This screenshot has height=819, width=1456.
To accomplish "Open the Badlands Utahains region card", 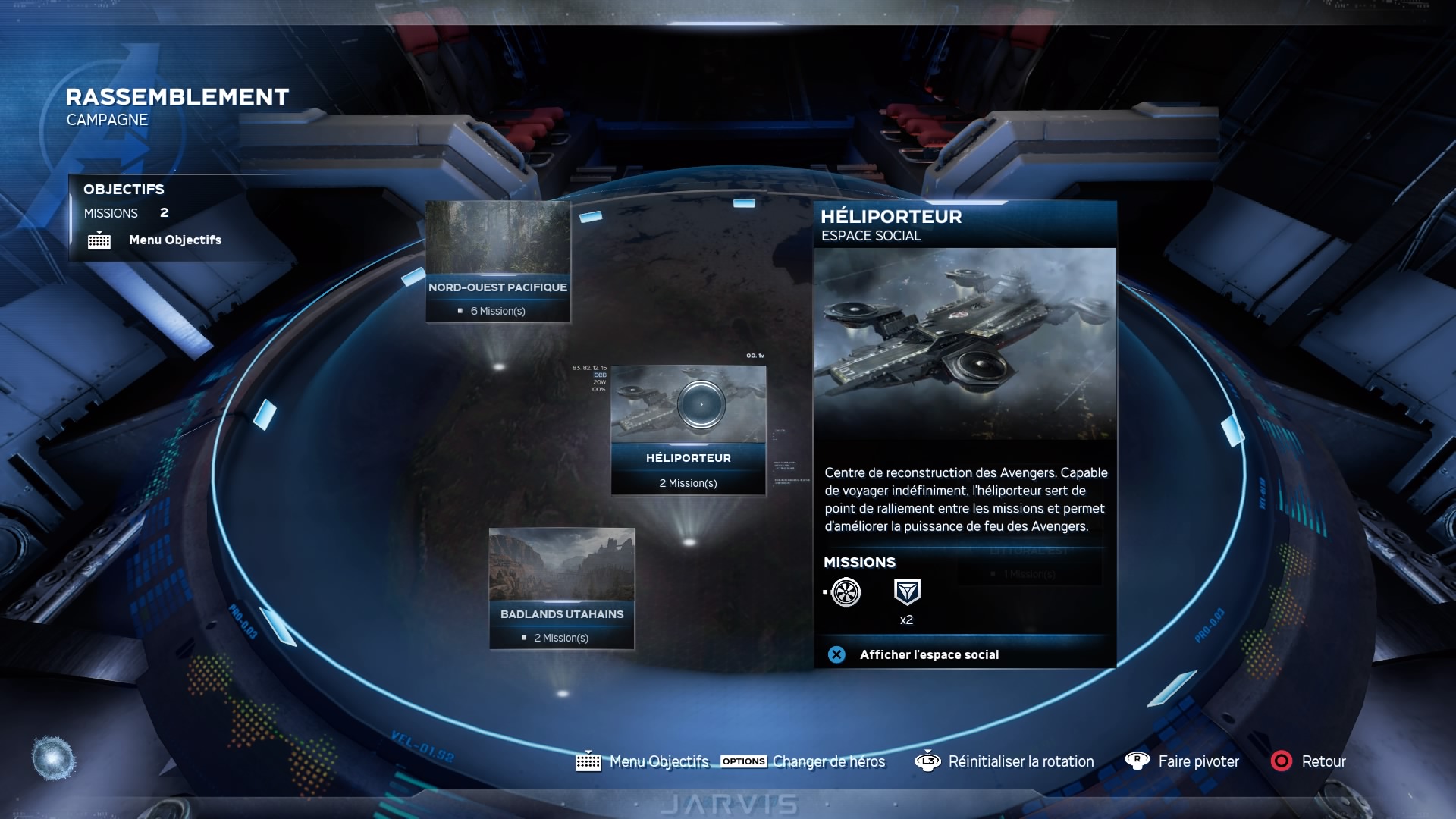I will 561,588.
